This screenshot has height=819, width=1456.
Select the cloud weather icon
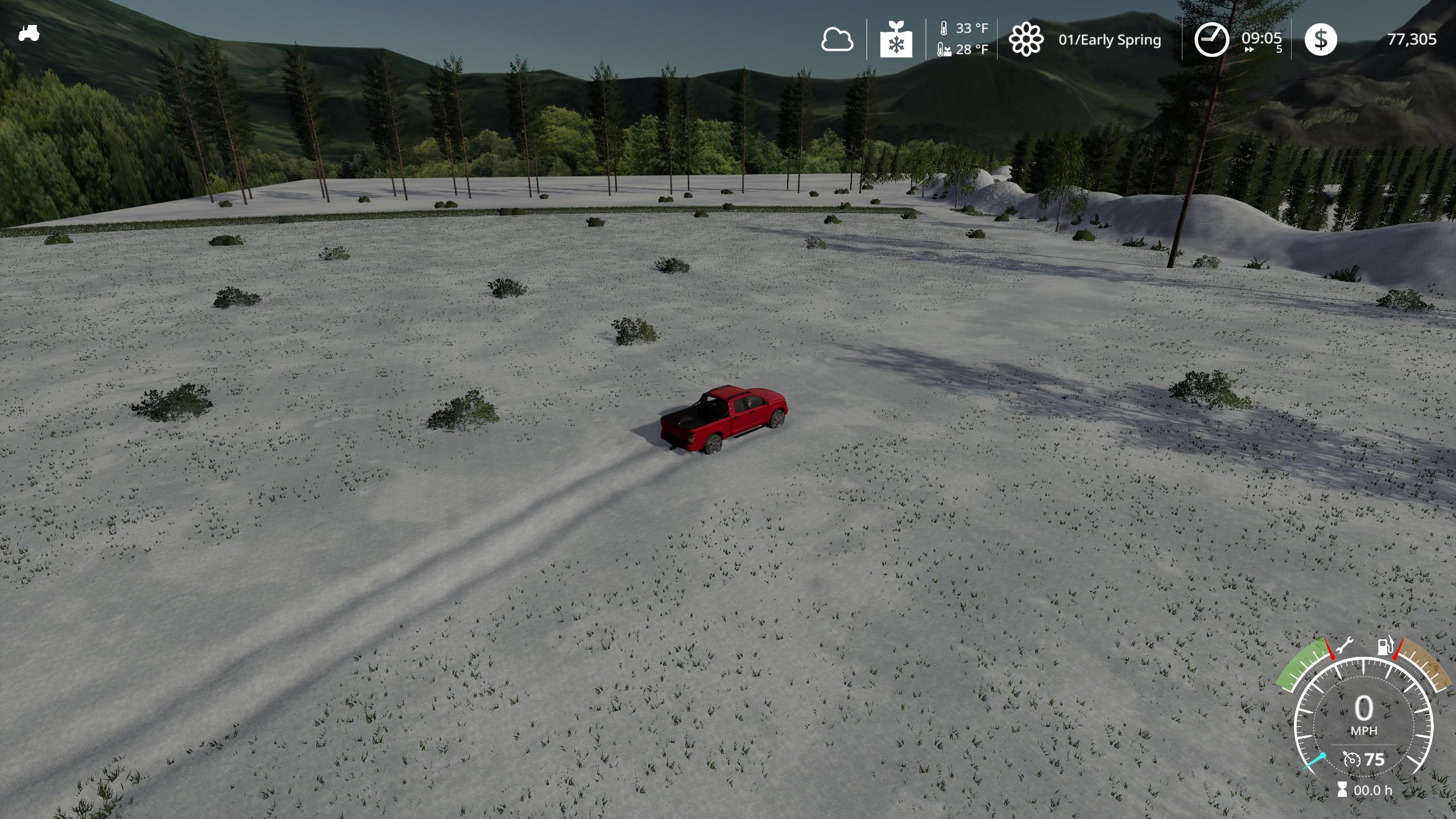837,40
